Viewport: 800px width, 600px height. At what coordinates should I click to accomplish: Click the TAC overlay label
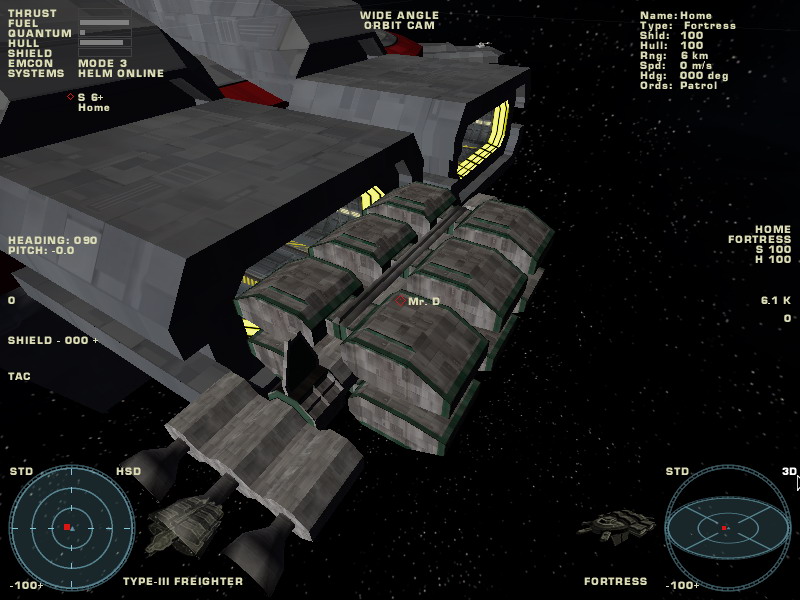[x=19, y=377]
